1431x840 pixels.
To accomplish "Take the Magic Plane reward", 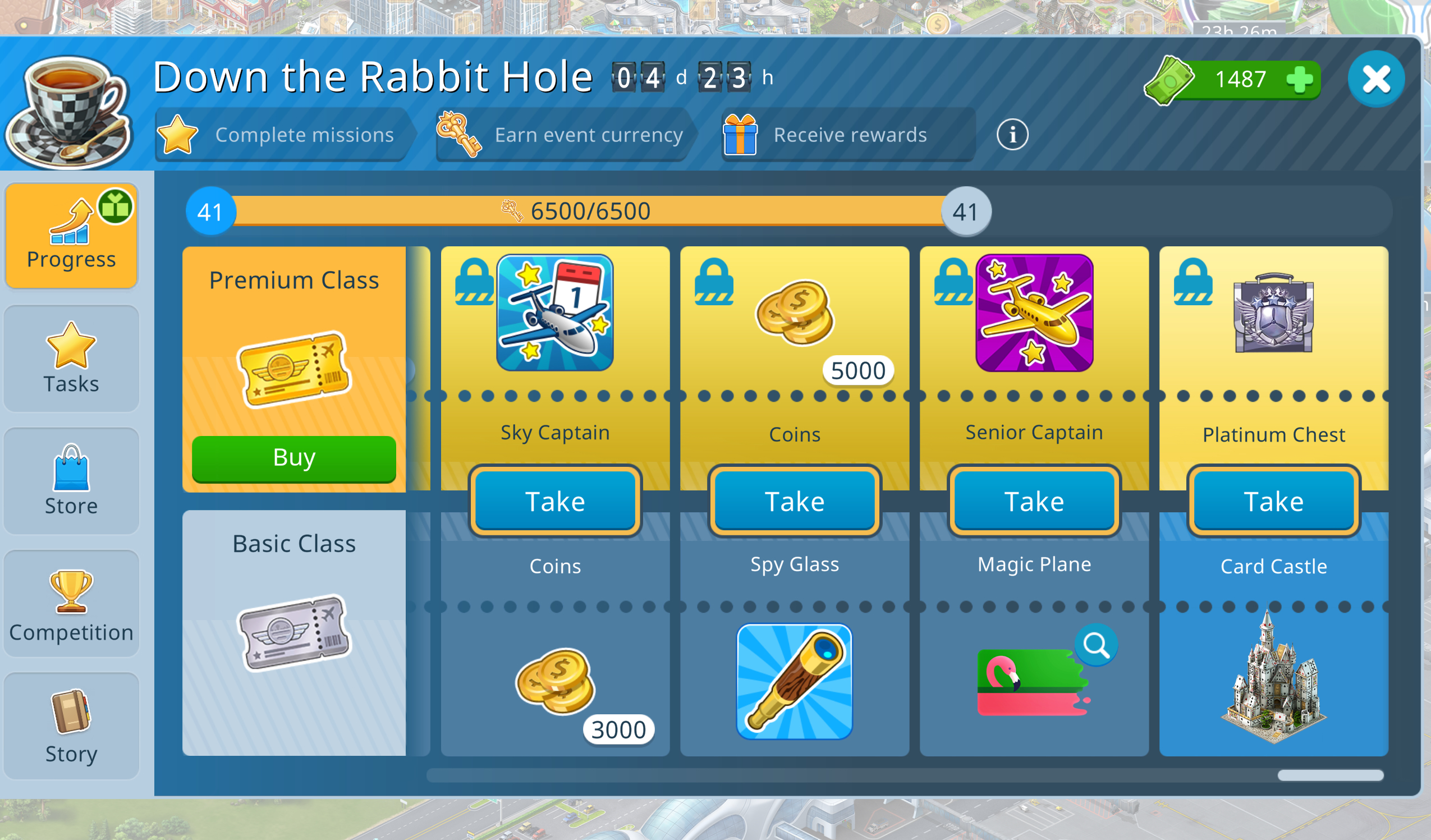I will click(1034, 501).
